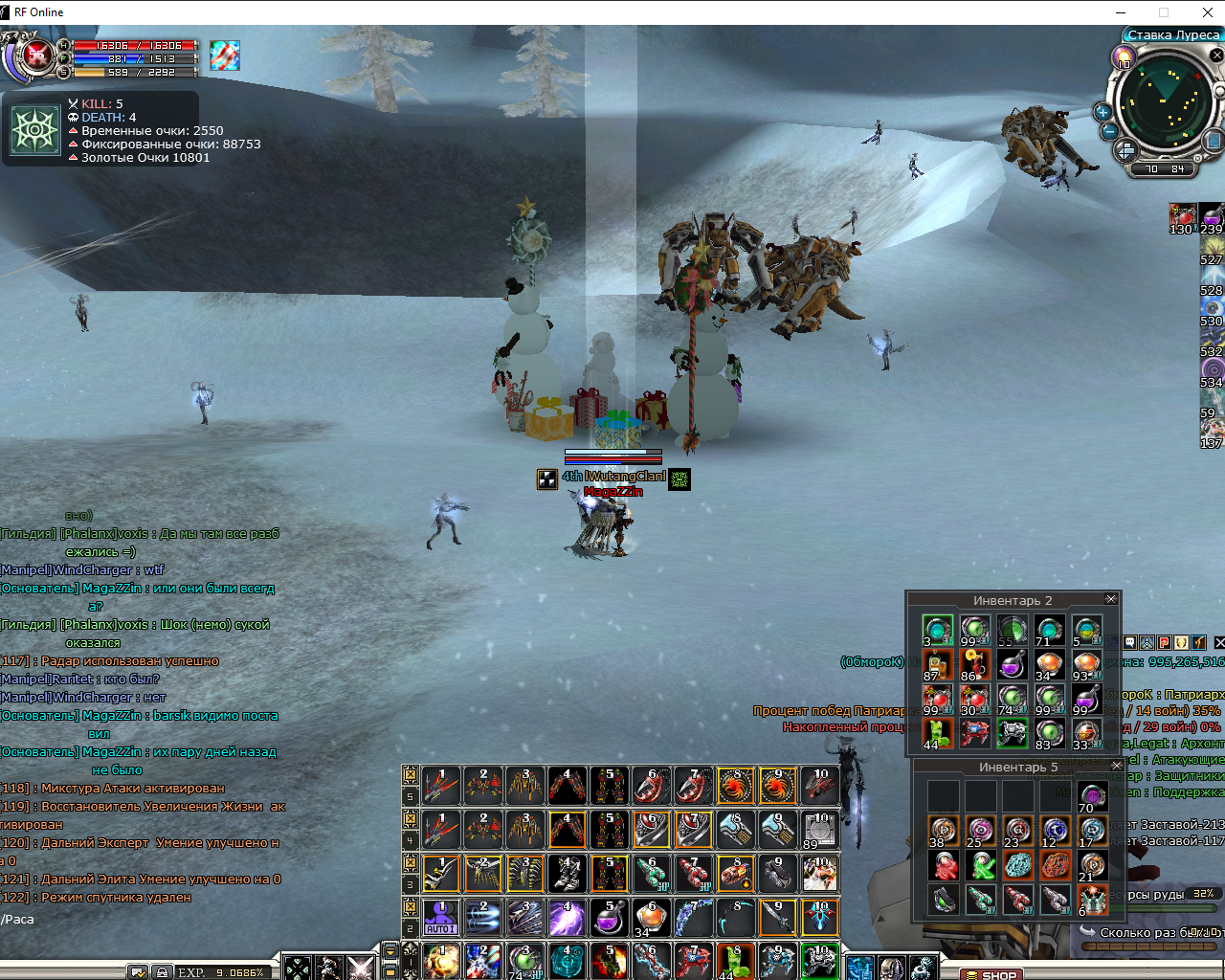Screen dimensions: 1225x980
Task: Click the circular radar display
Action: [x=1165, y=101]
